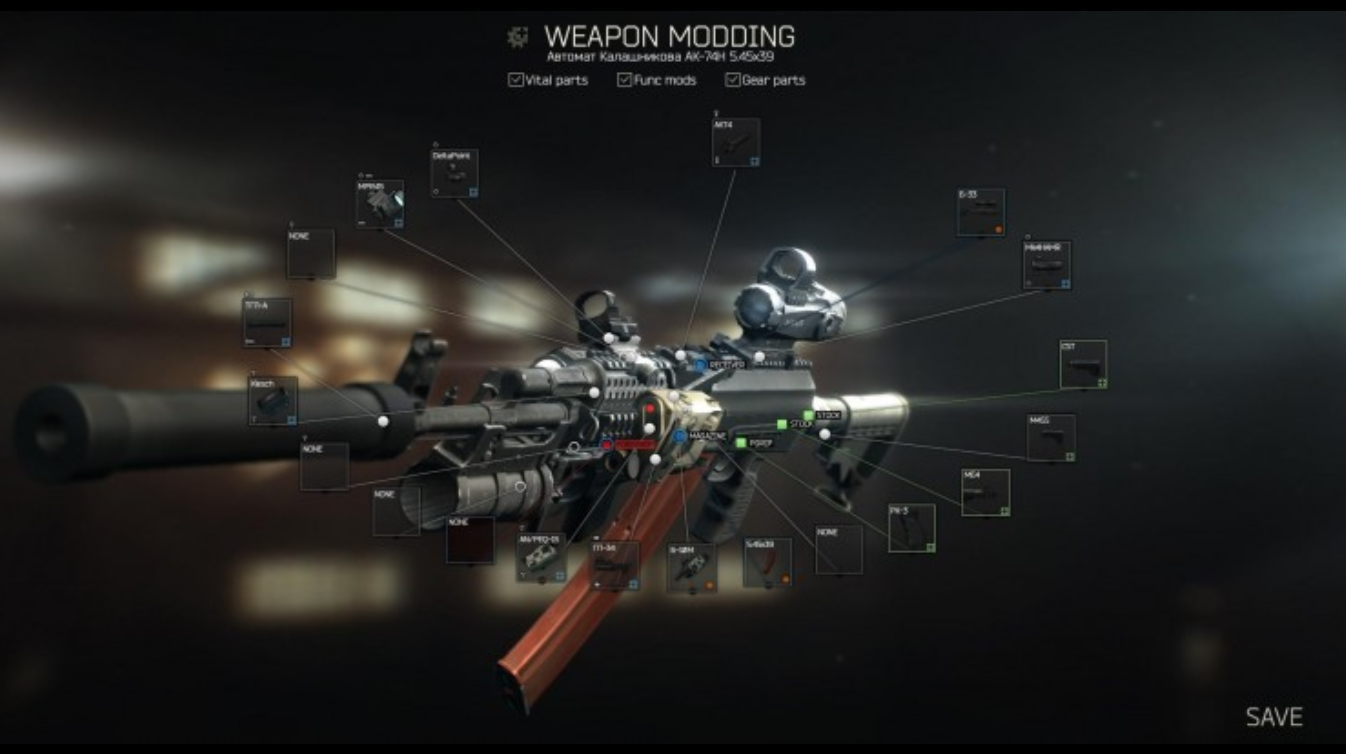Click the gear icon beside WEAPON MODDING title

point(517,35)
